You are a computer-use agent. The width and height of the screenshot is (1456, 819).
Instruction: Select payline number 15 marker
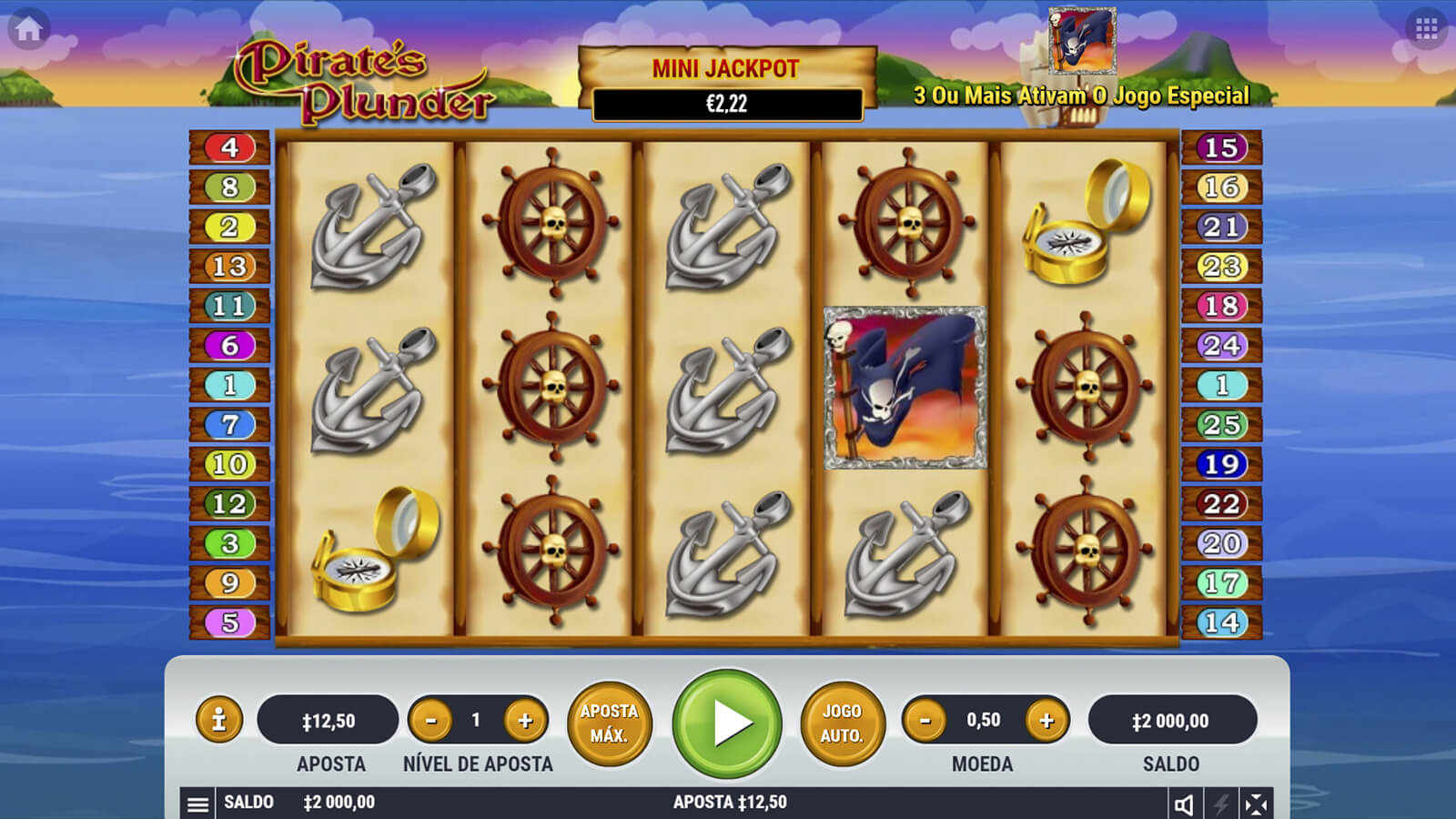(x=1221, y=147)
